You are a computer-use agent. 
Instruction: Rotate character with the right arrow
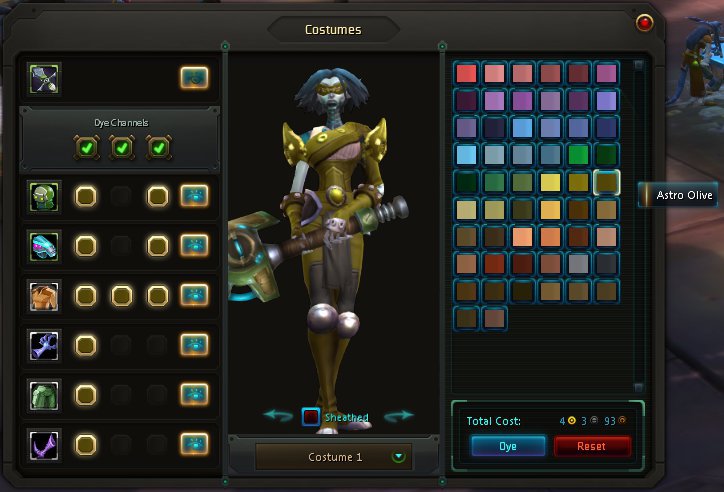(x=398, y=415)
